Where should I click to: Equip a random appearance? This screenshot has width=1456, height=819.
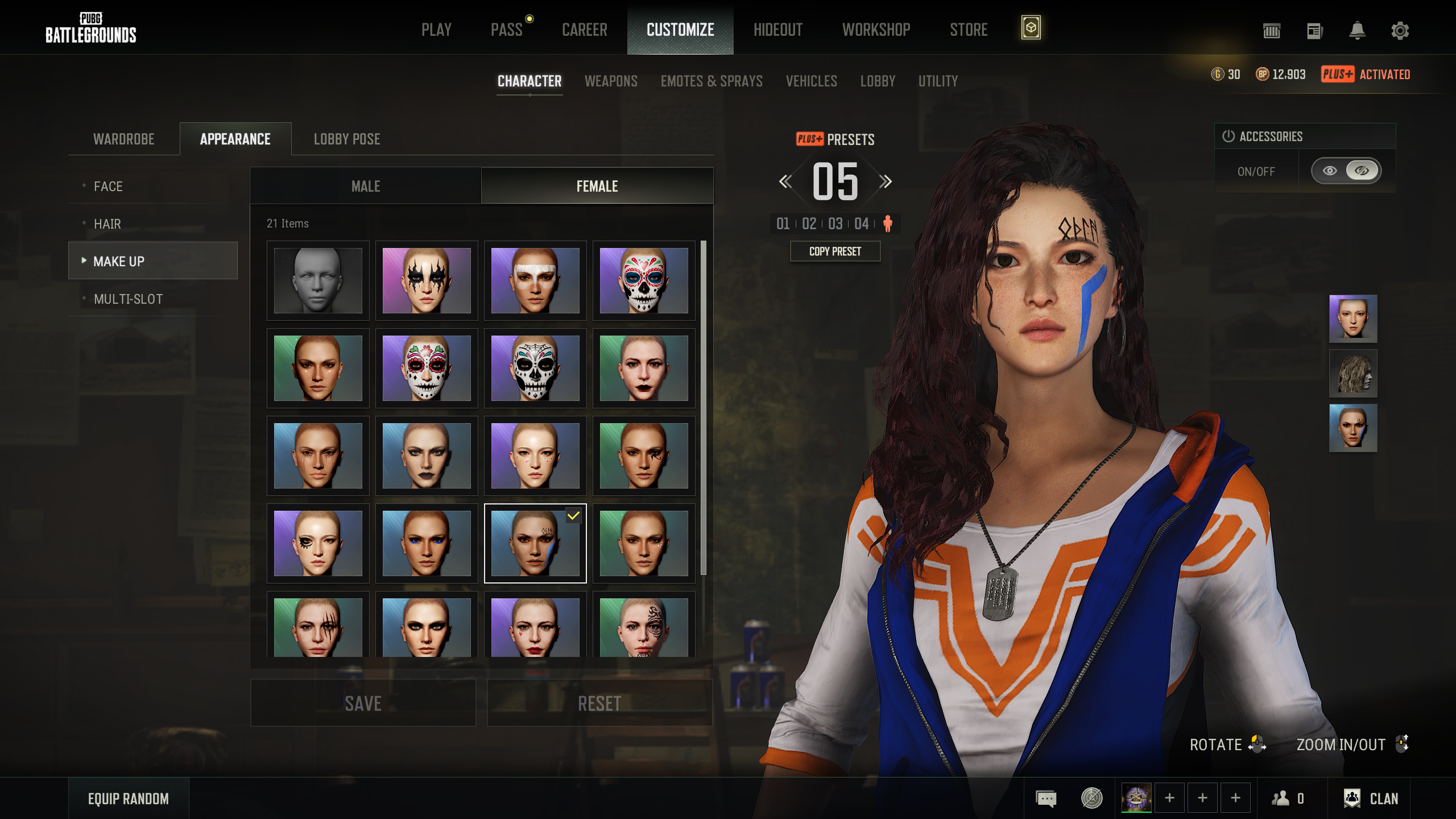(129, 799)
